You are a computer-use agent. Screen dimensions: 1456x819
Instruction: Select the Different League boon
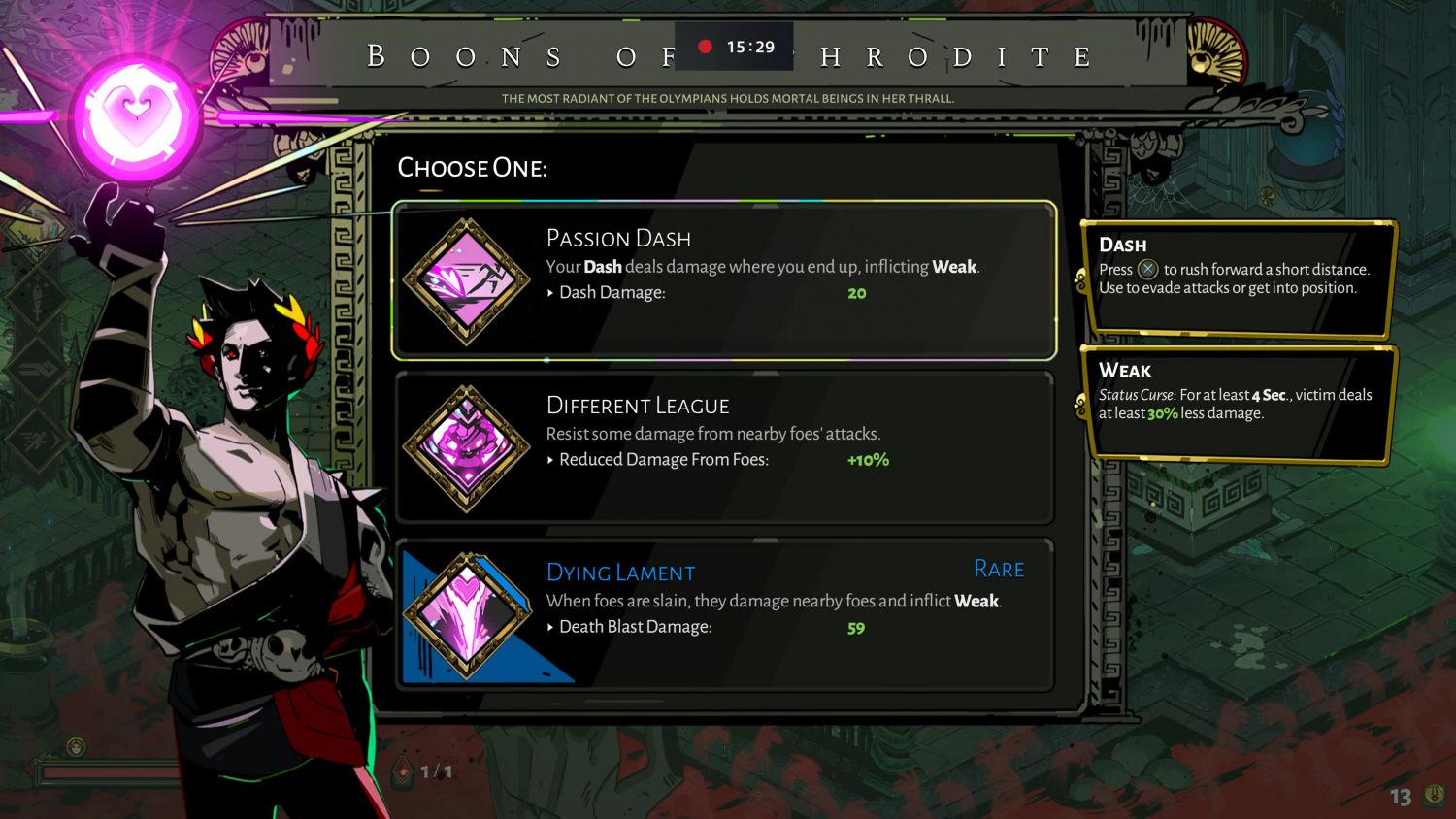point(724,447)
